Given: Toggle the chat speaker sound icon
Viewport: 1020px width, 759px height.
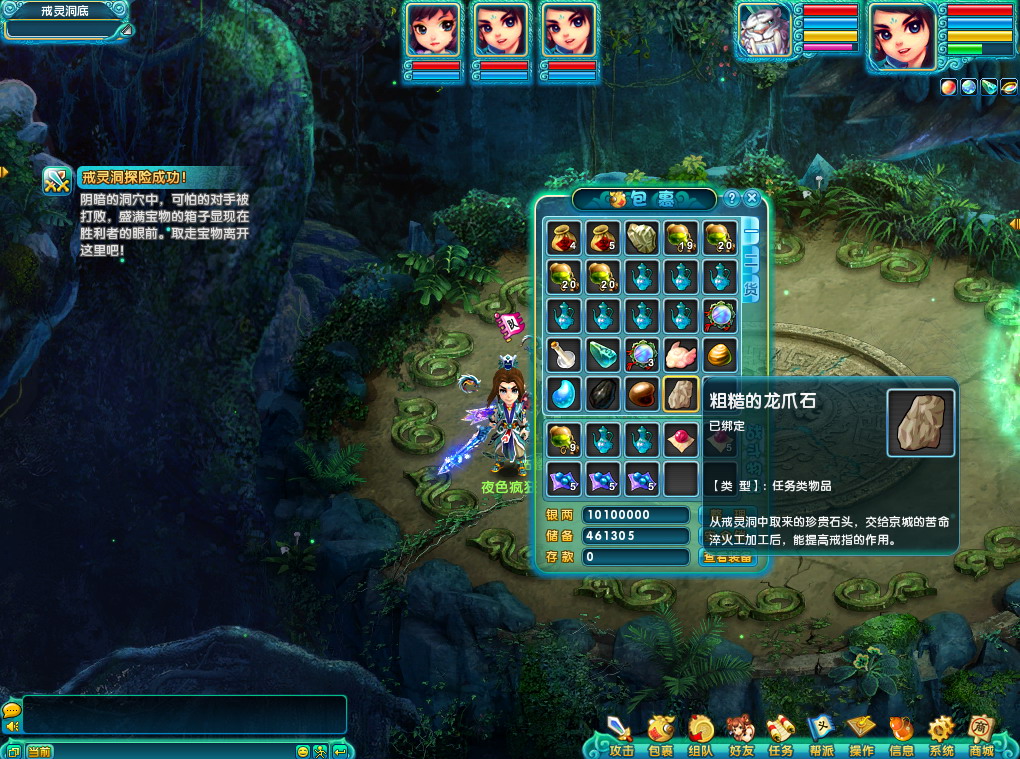Looking at the screenshot, I should coord(12,727).
